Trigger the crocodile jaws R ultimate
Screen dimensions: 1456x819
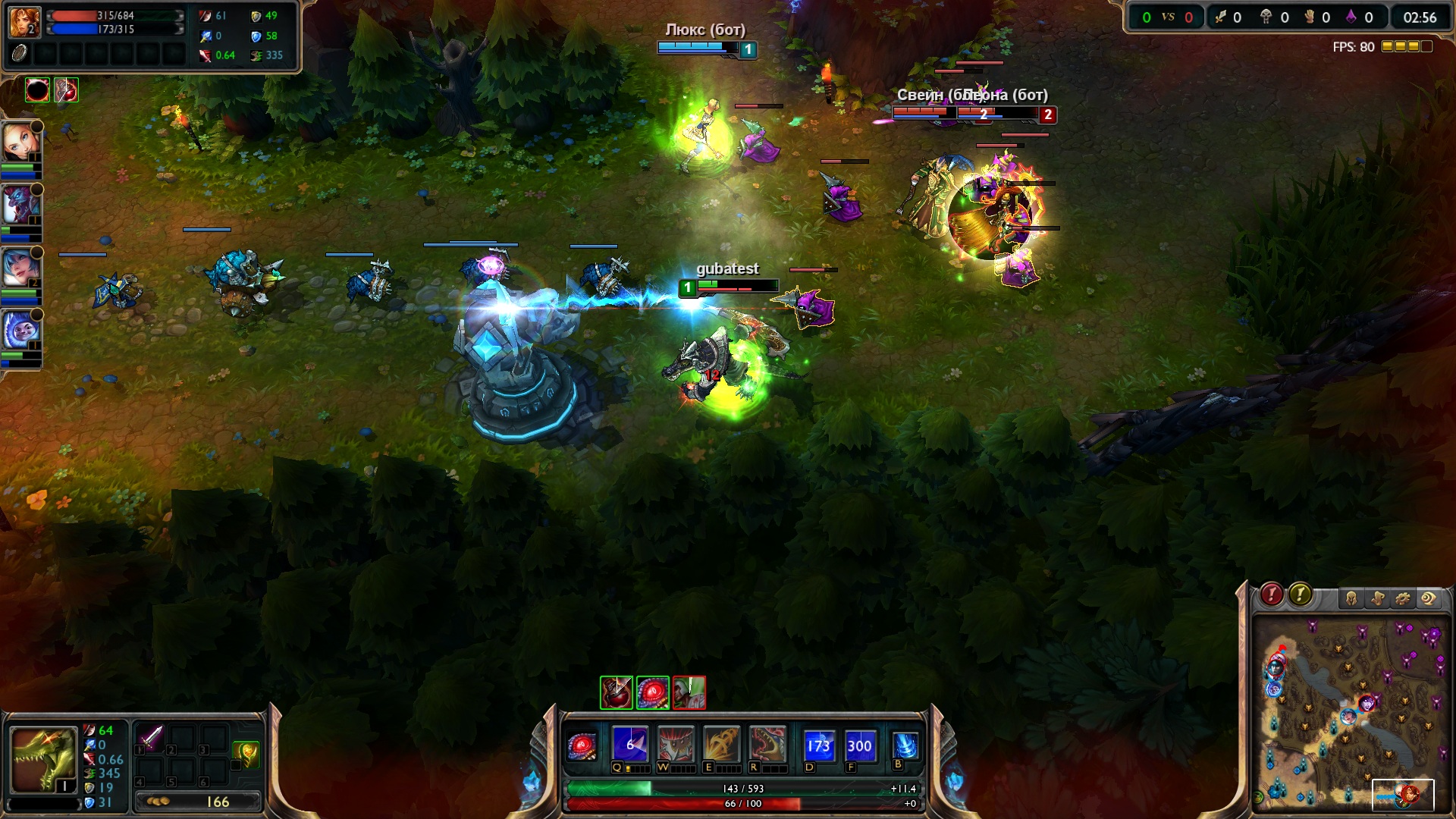(x=767, y=745)
